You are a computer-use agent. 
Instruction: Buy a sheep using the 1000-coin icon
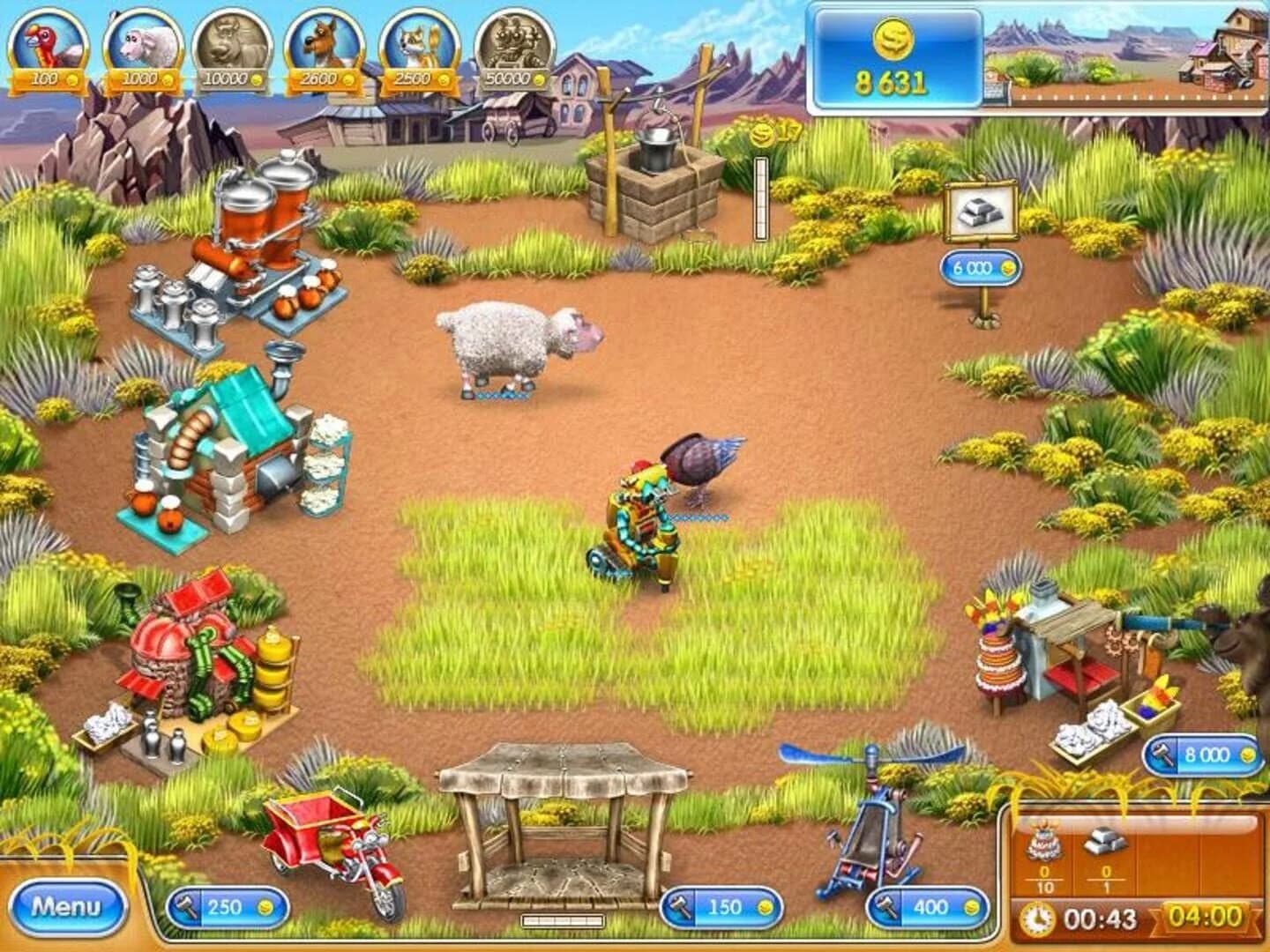[x=144, y=44]
